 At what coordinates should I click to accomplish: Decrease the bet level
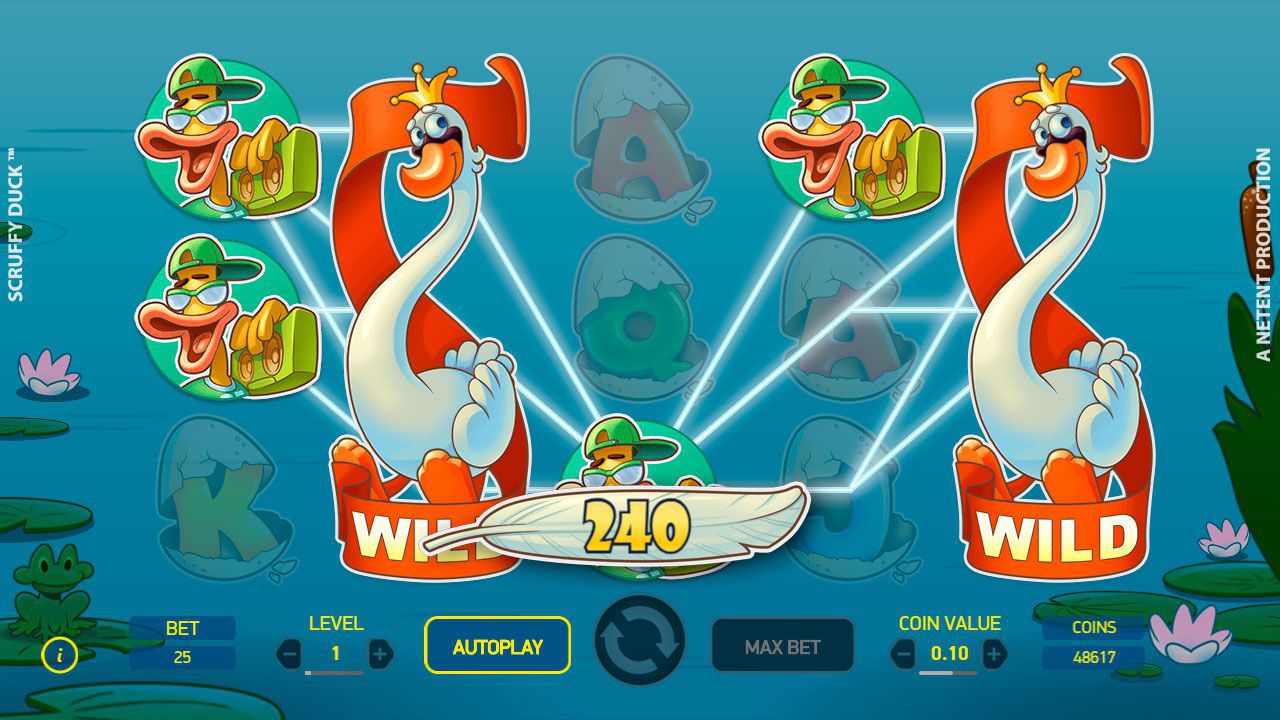pyautogui.click(x=289, y=655)
